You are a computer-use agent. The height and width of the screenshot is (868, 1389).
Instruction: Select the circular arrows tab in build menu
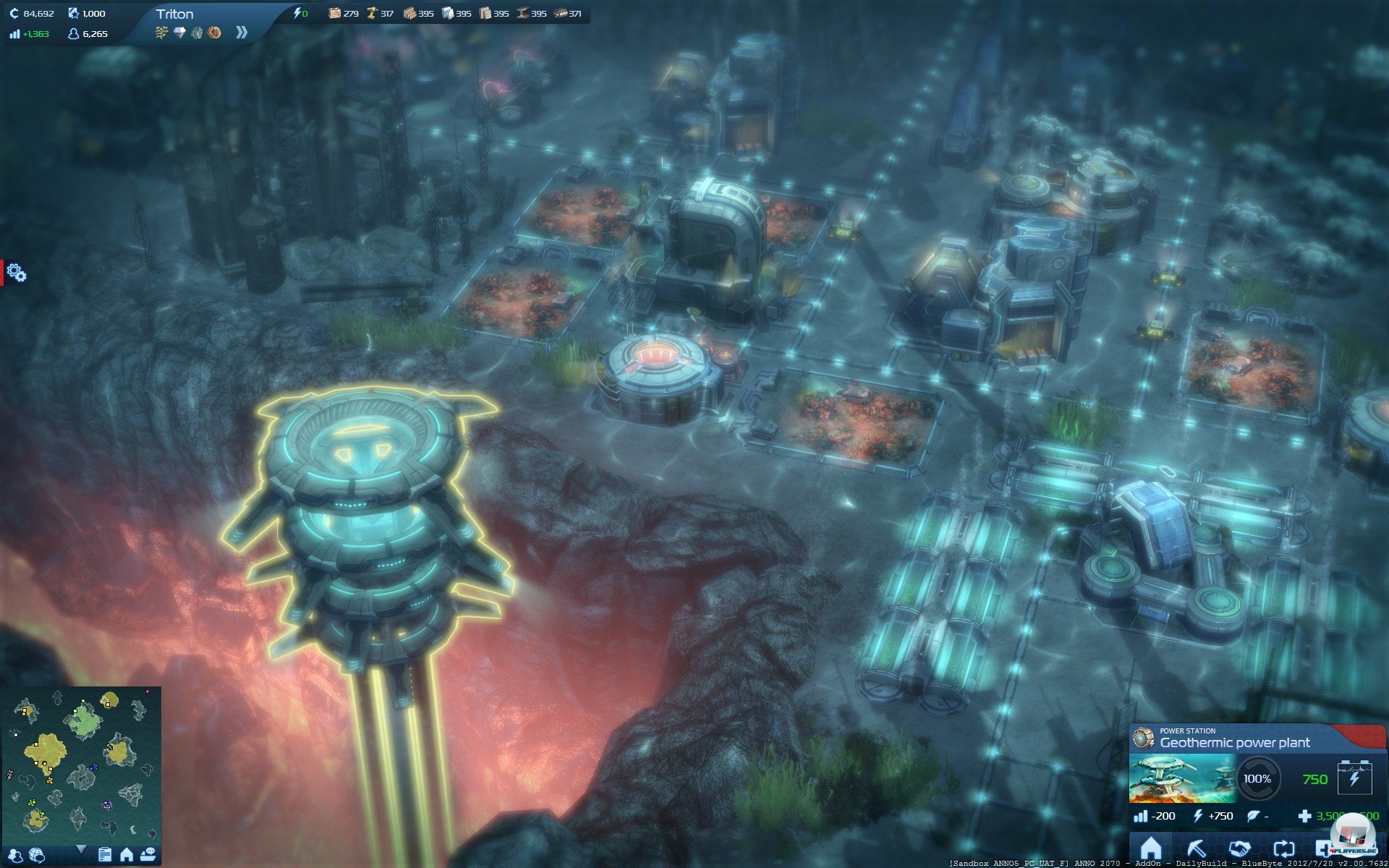click(x=1283, y=848)
